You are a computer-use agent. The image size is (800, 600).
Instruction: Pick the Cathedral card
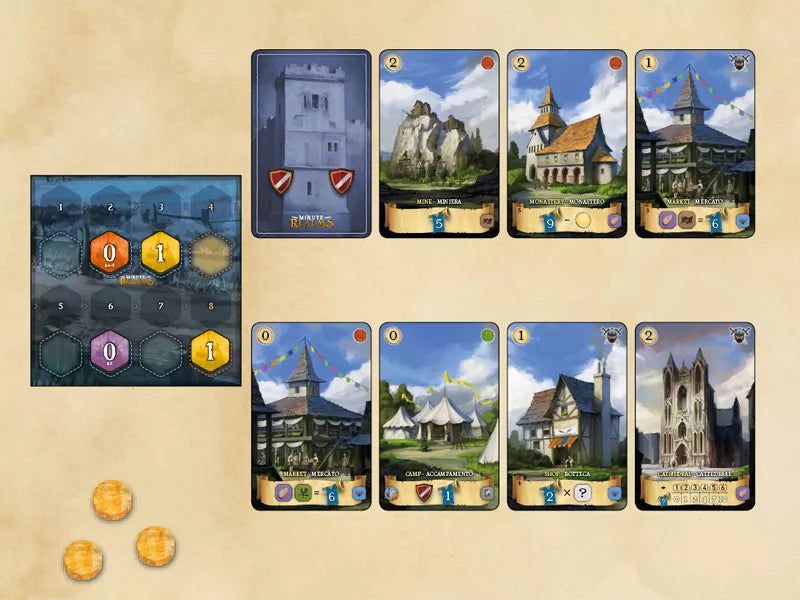tap(695, 416)
